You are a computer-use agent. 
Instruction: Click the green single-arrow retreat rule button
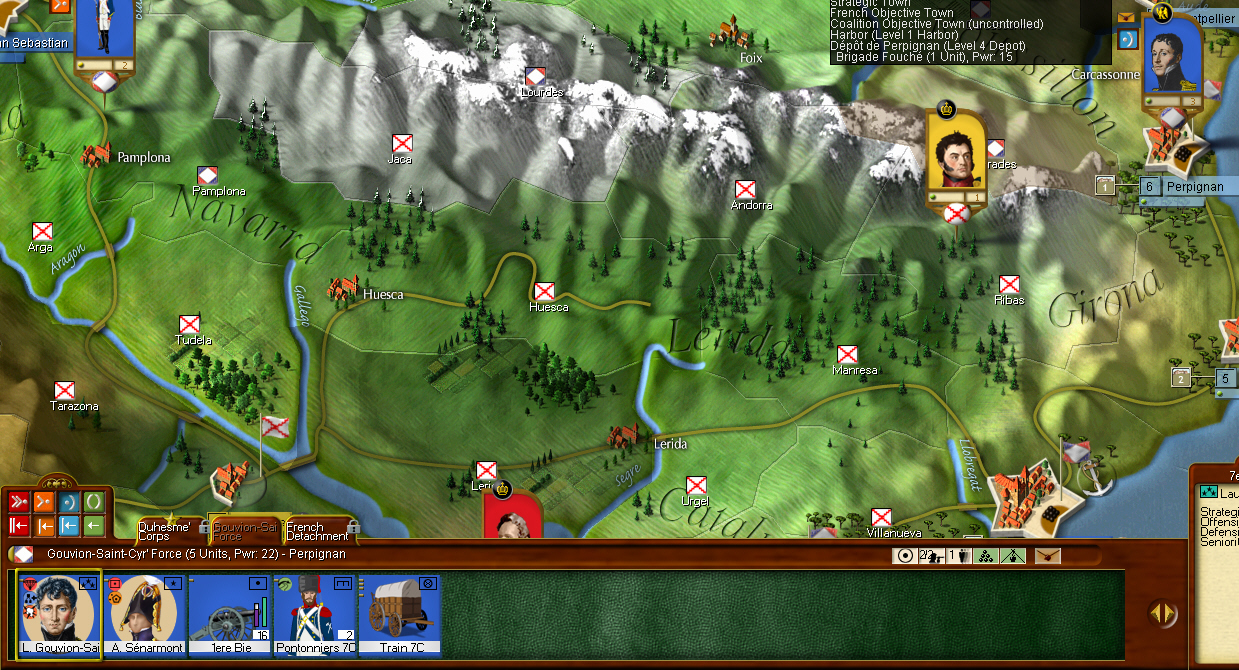(x=94, y=525)
